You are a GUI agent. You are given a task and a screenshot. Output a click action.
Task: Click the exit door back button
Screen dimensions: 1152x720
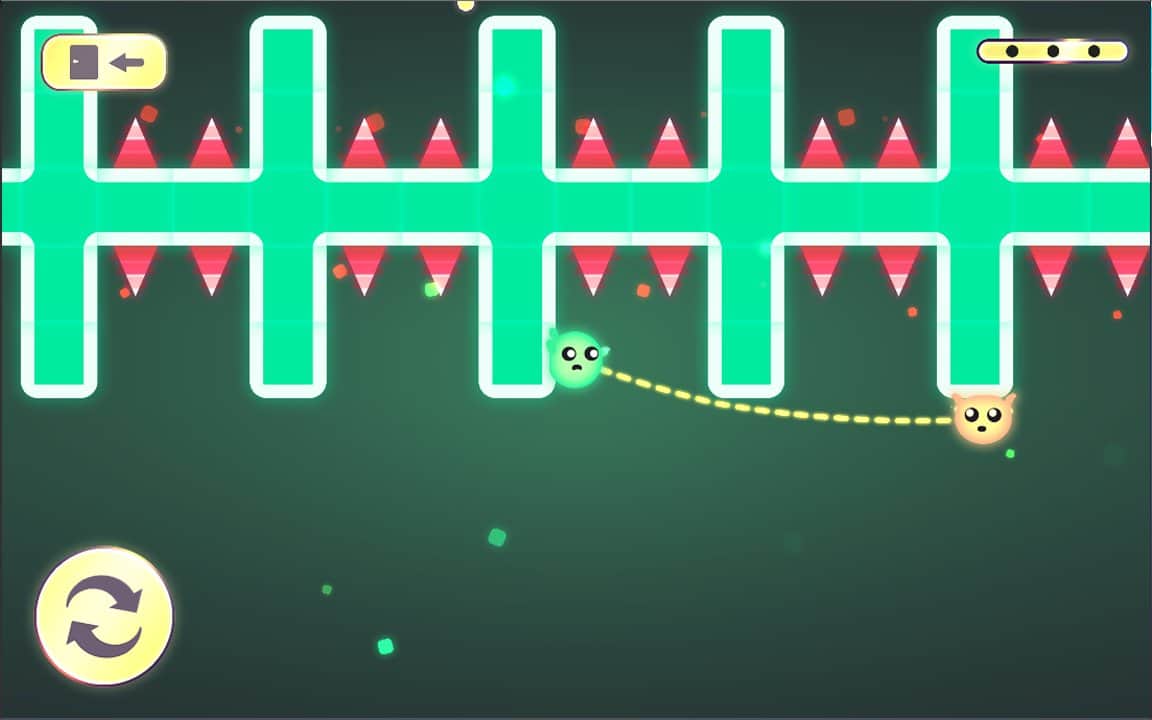[104, 63]
